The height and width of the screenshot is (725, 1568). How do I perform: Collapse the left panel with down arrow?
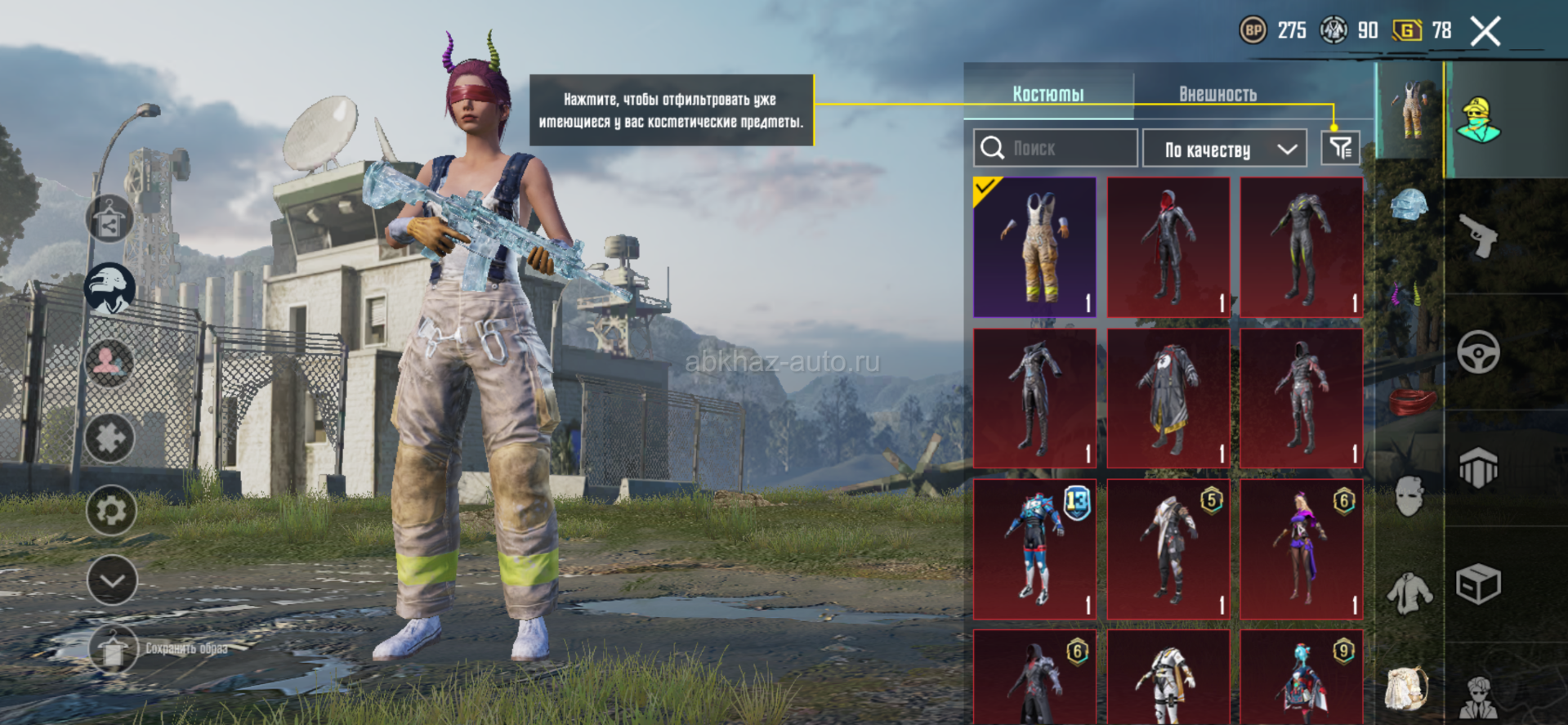(x=112, y=580)
